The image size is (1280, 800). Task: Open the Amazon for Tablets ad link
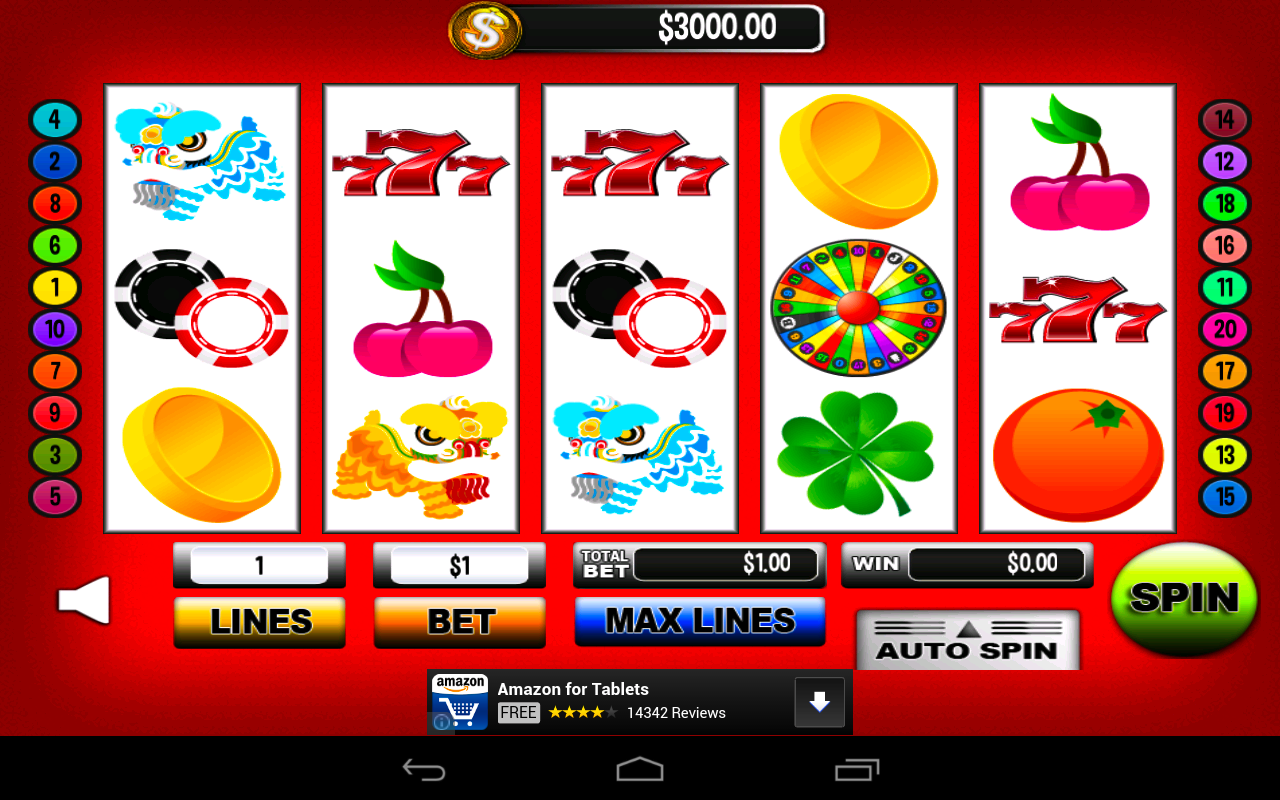573,689
